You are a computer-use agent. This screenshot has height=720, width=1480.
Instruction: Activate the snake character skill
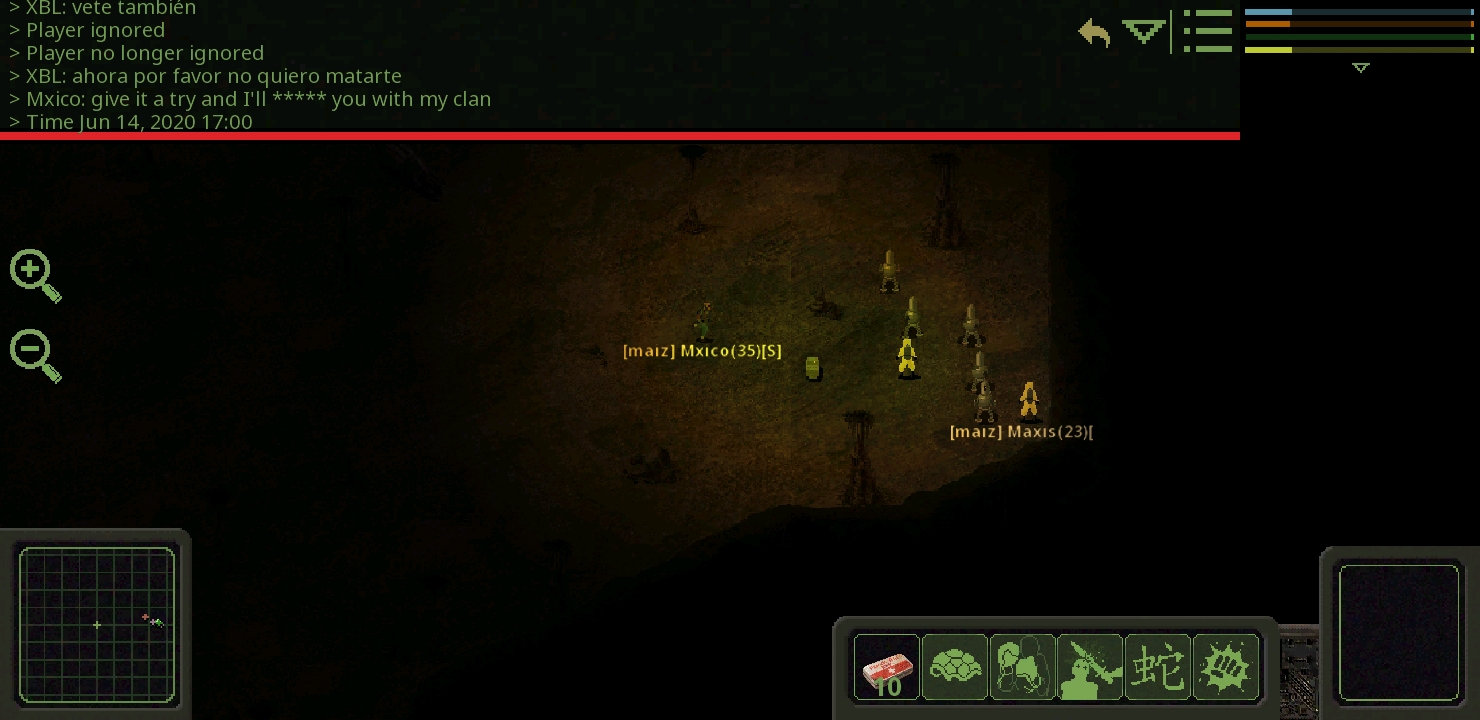click(1158, 667)
